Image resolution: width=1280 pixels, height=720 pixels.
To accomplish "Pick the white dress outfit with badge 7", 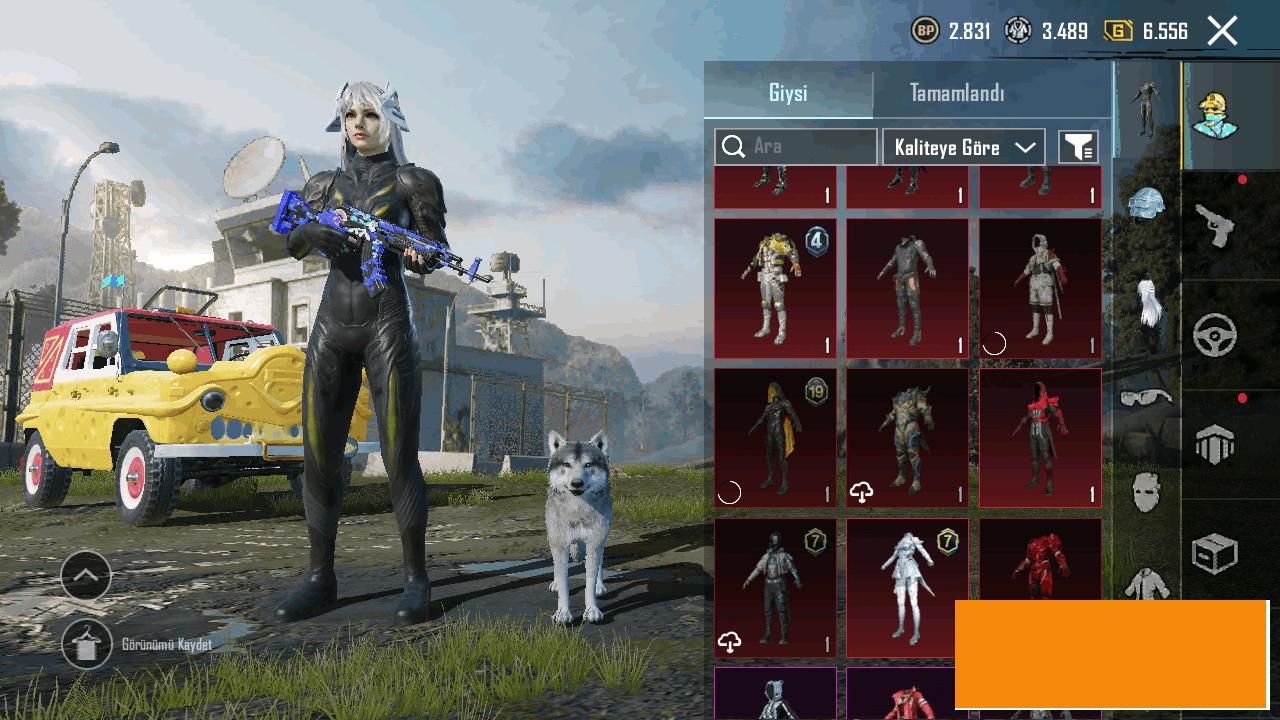I will tap(907, 587).
